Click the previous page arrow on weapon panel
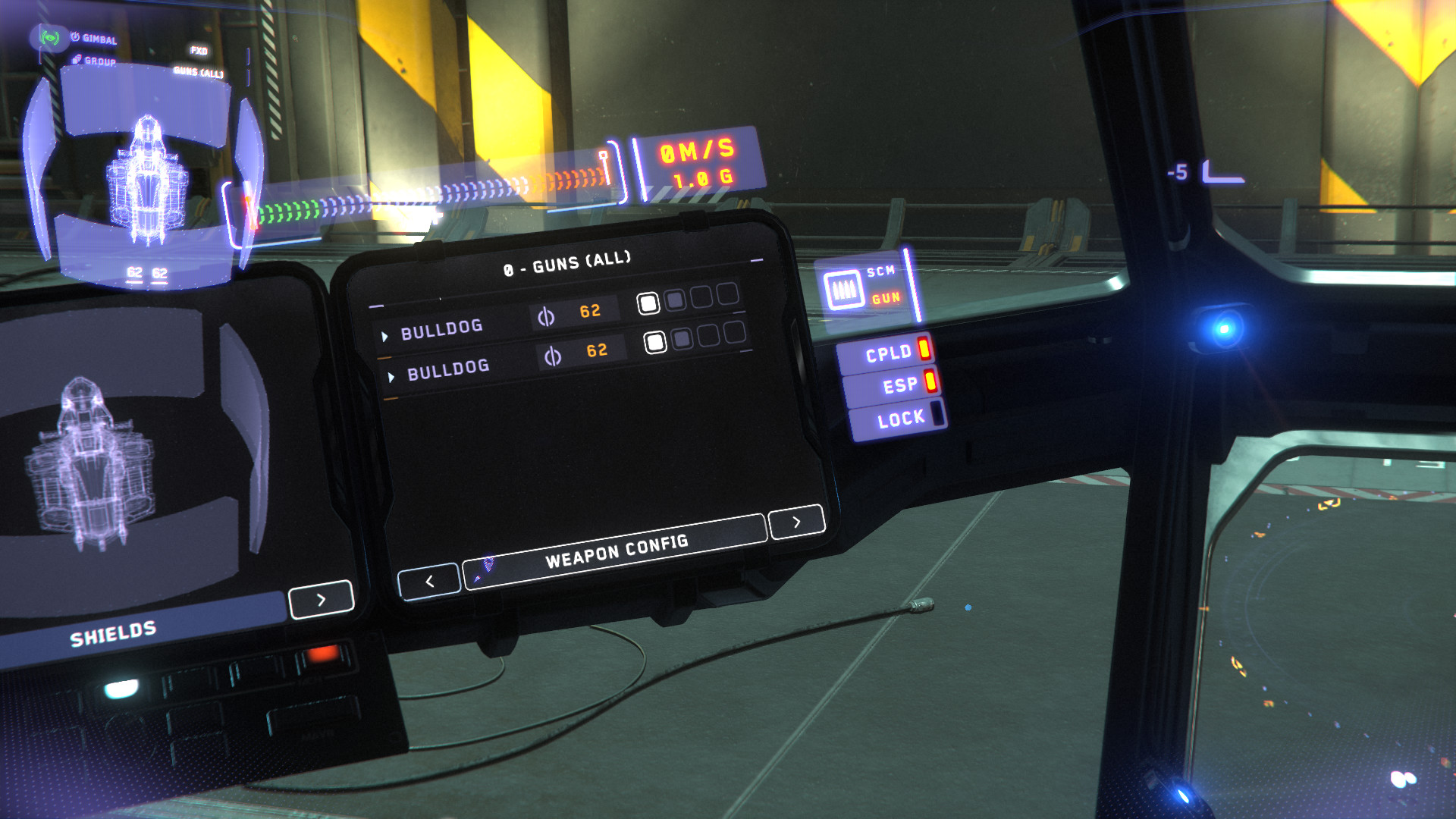 click(429, 579)
